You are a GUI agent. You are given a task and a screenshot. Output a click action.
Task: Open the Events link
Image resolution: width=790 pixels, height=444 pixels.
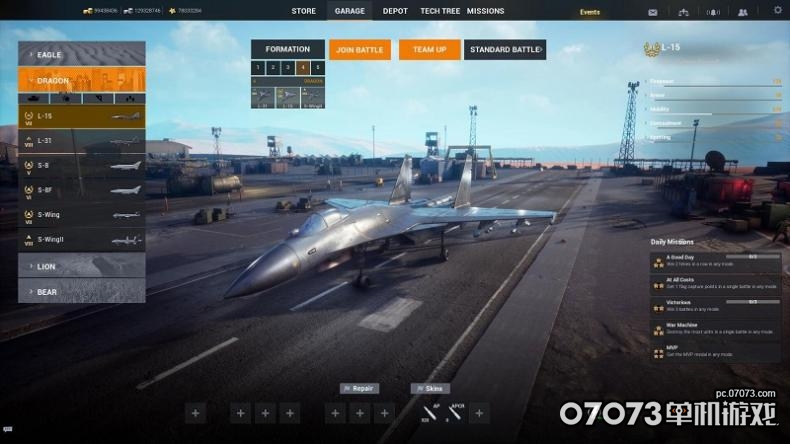pos(590,12)
